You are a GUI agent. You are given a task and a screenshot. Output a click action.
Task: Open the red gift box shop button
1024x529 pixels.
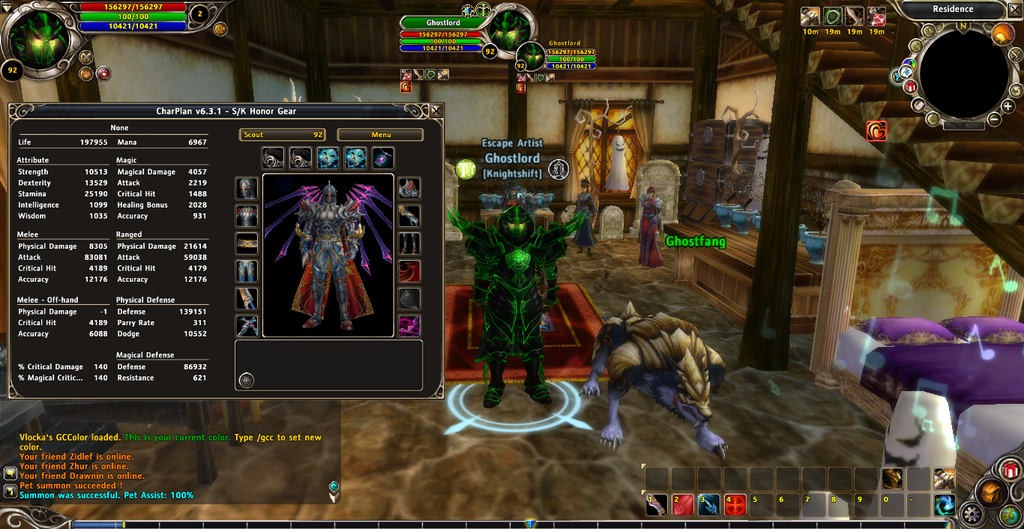[1009, 468]
